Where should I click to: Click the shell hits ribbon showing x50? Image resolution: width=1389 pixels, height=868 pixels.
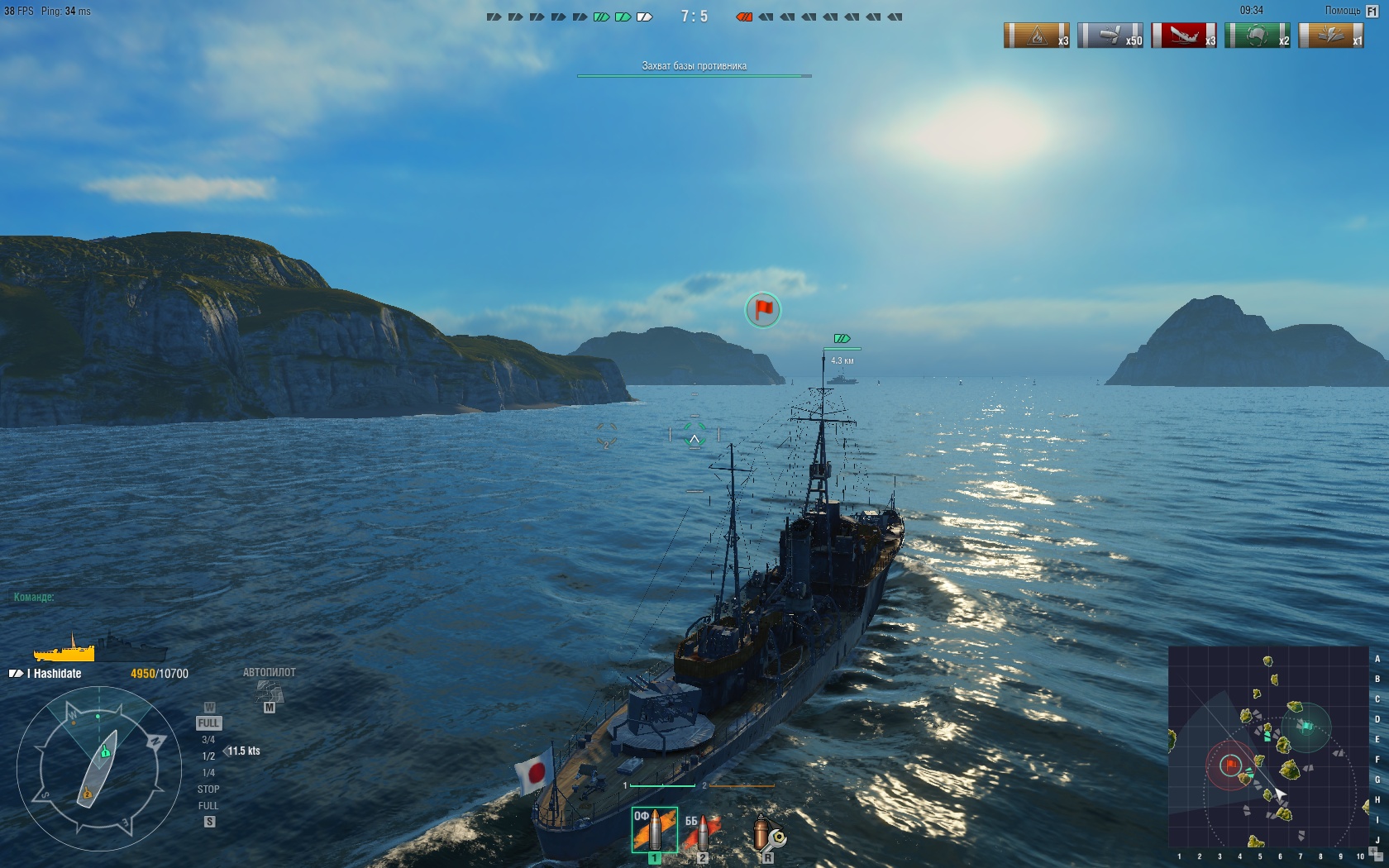(1110, 36)
